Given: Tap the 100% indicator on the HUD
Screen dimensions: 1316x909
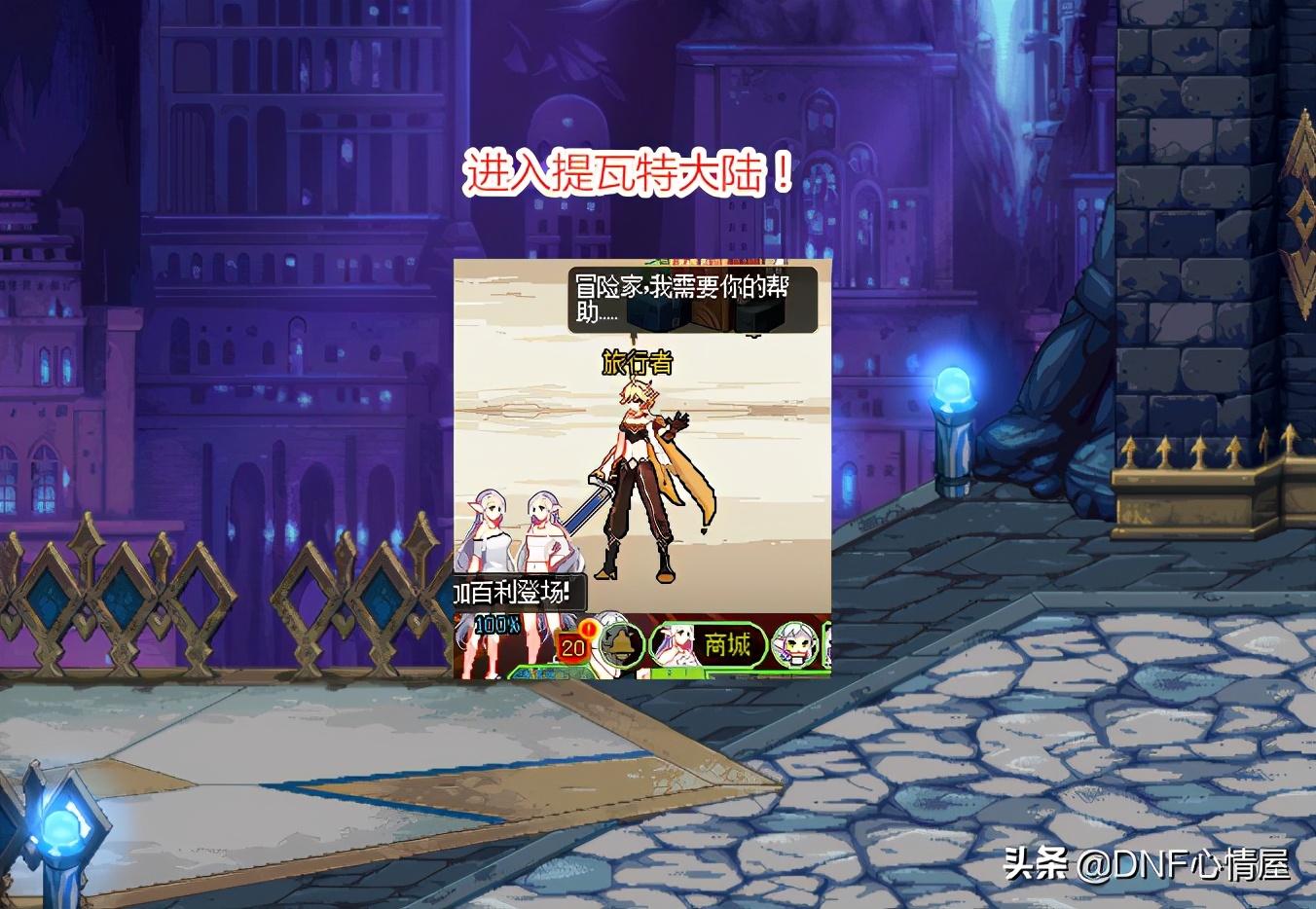Looking at the screenshot, I should coord(496,626).
